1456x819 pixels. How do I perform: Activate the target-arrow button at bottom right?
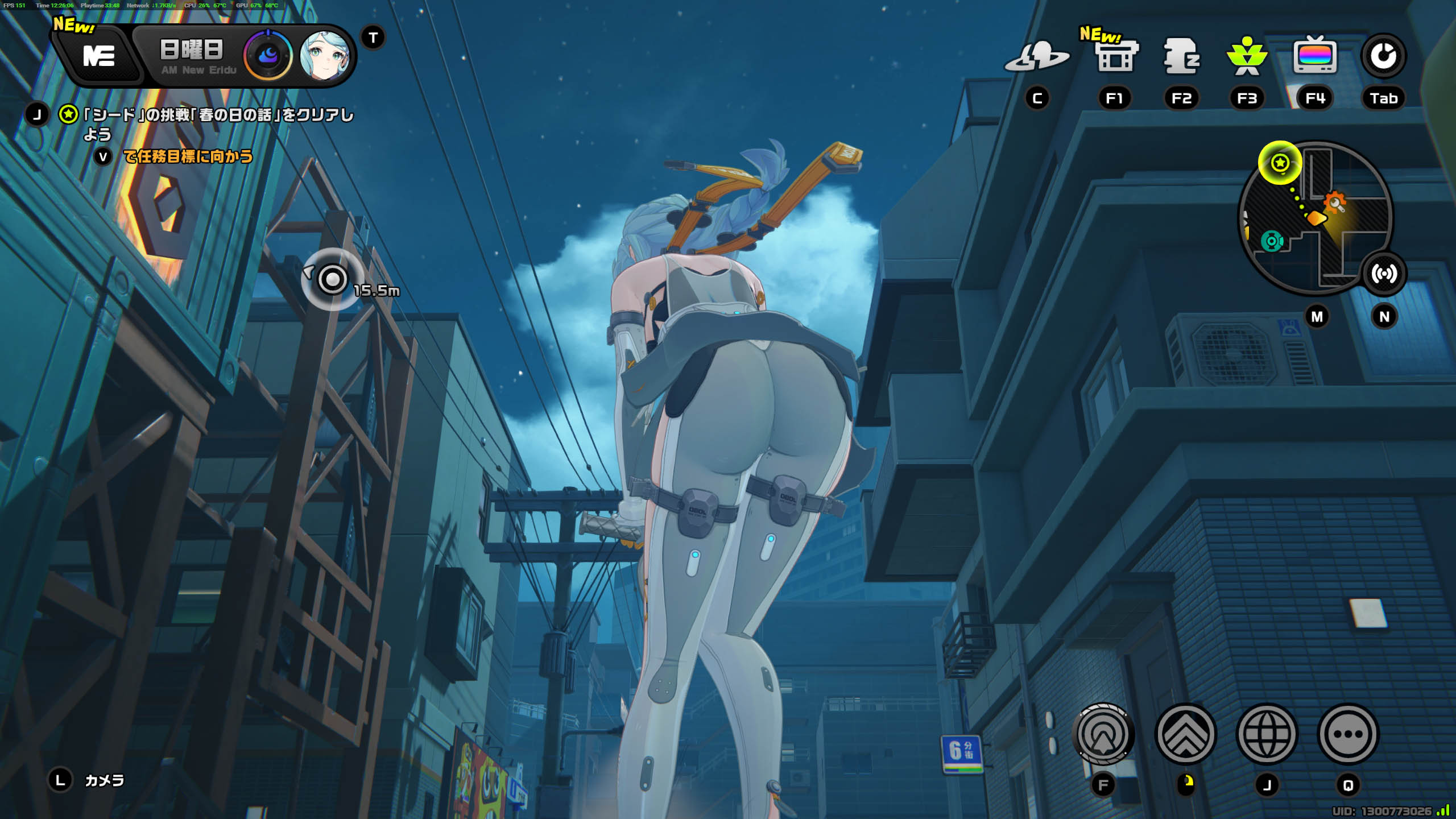[x=1103, y=734]
